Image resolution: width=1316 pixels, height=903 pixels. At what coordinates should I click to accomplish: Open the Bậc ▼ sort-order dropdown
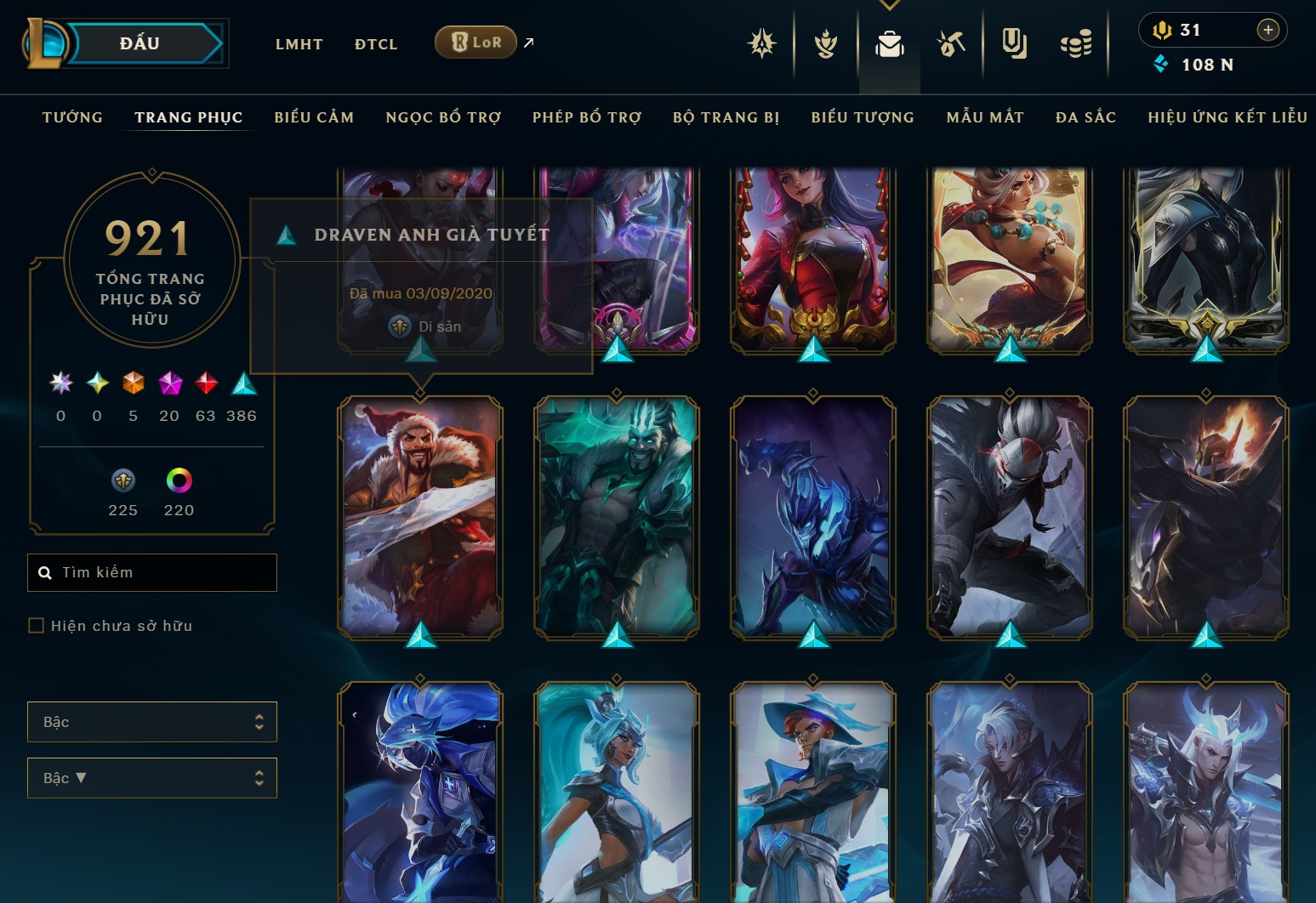[x=152, y=778]
